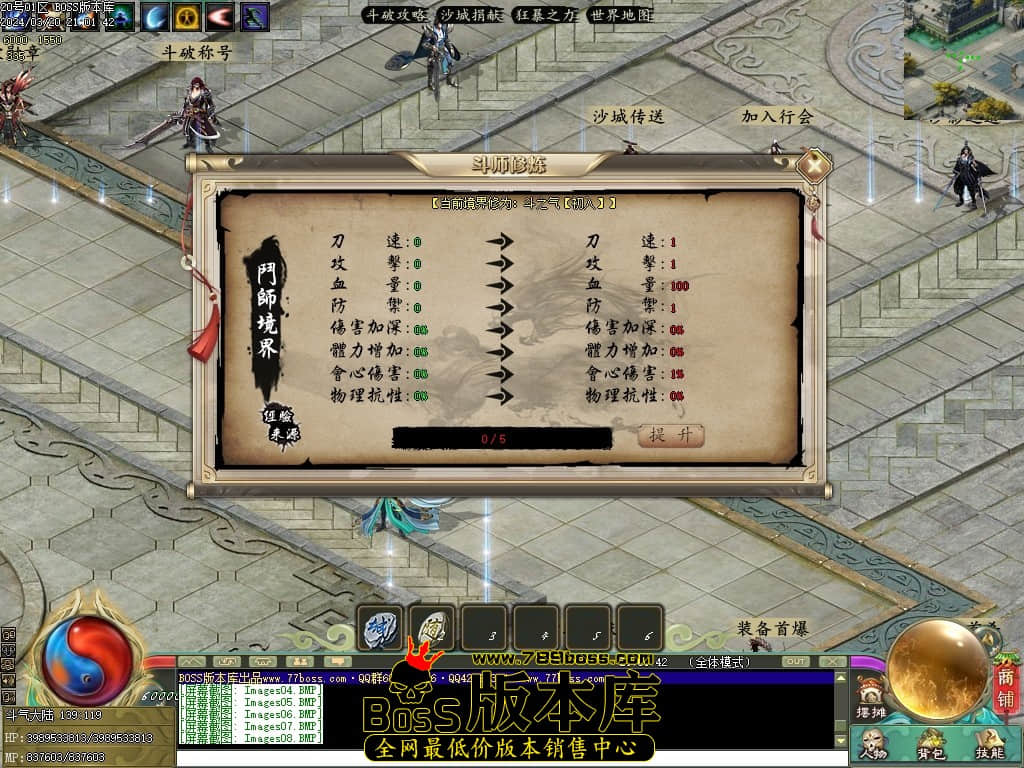
Task: Click the chat OUT button
Action: [x=796, y=662]
